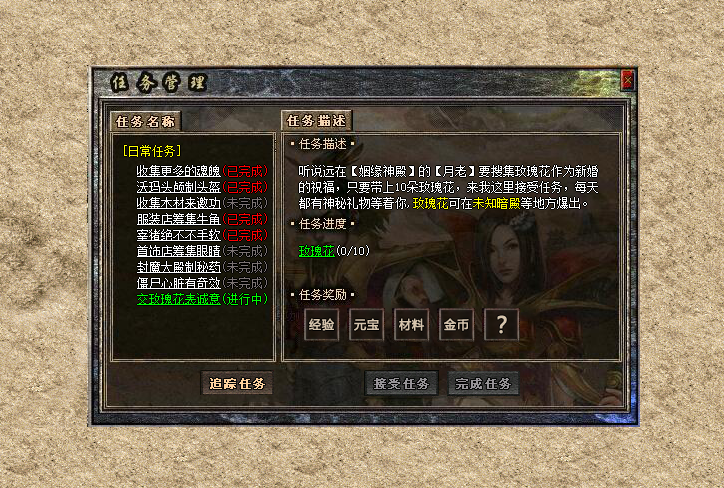Close the 任务管理 quest window
This screenshot has width=724, height=488.
point(628,79)
